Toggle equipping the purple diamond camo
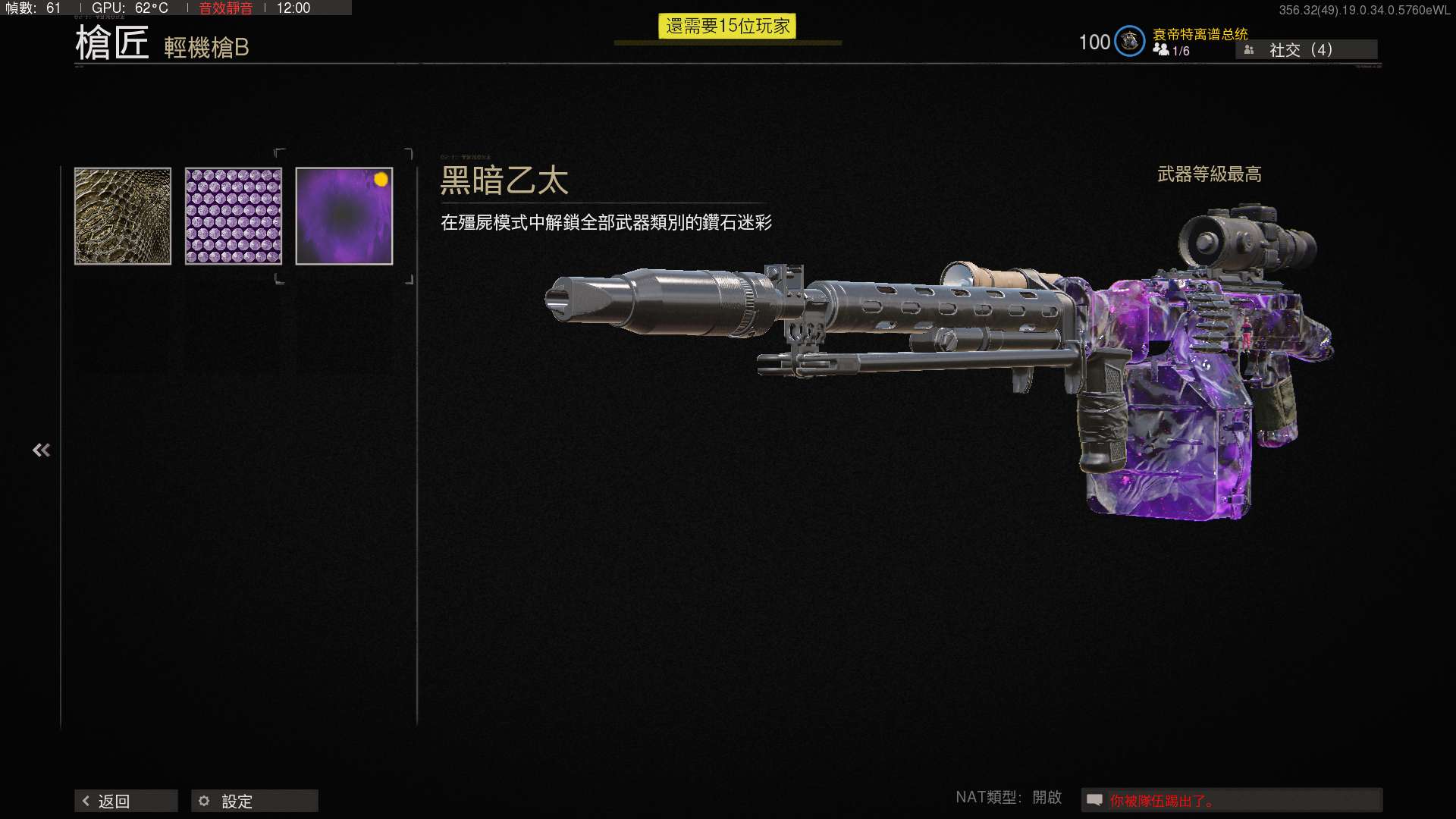 pyautogui.click(x=232, y=215)
